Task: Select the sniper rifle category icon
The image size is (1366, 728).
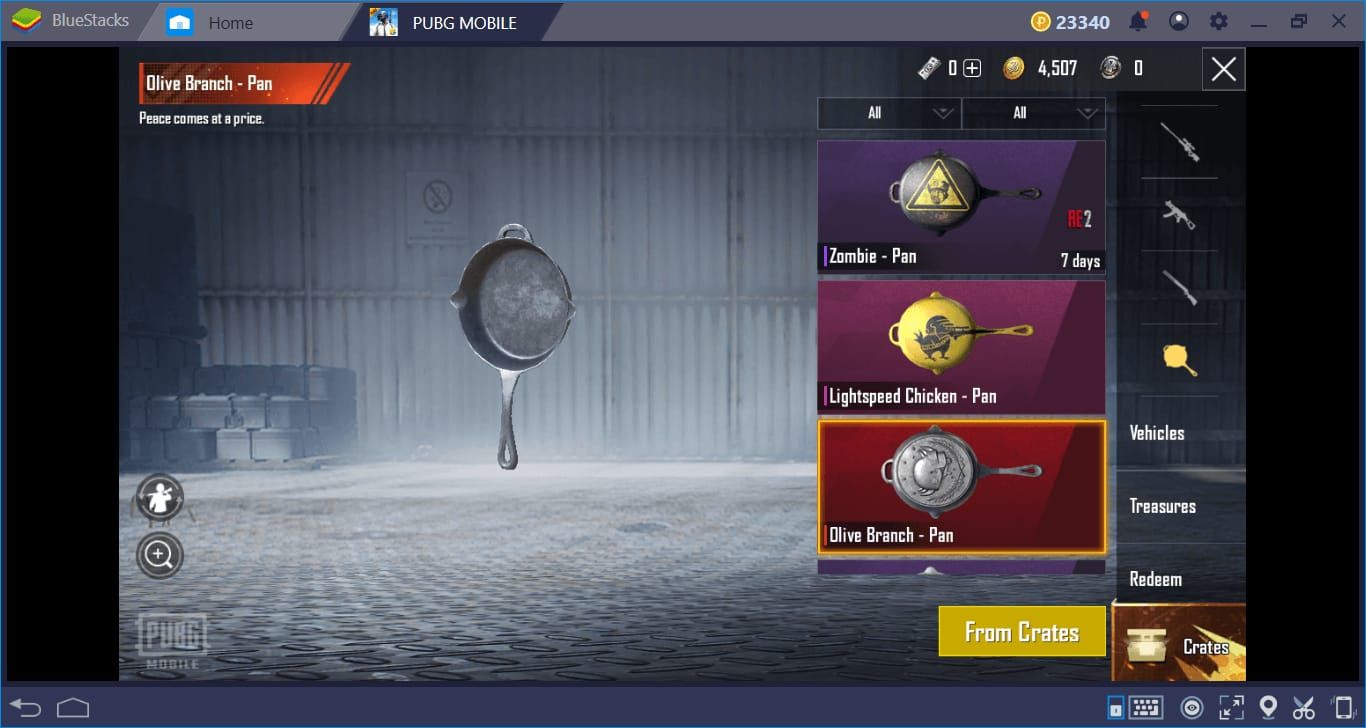Action: coord(1178,140)
